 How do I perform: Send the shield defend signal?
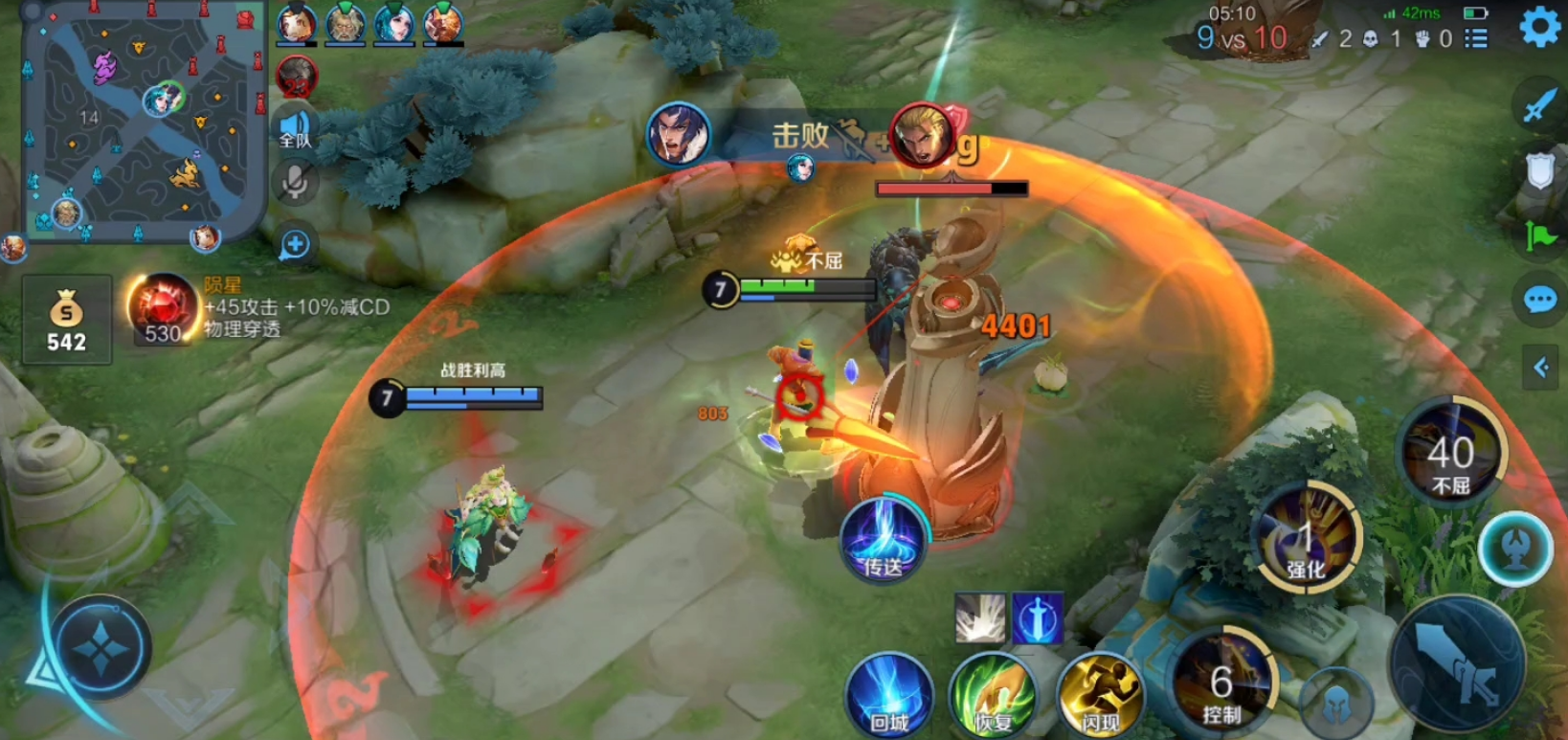[1539, 171]
